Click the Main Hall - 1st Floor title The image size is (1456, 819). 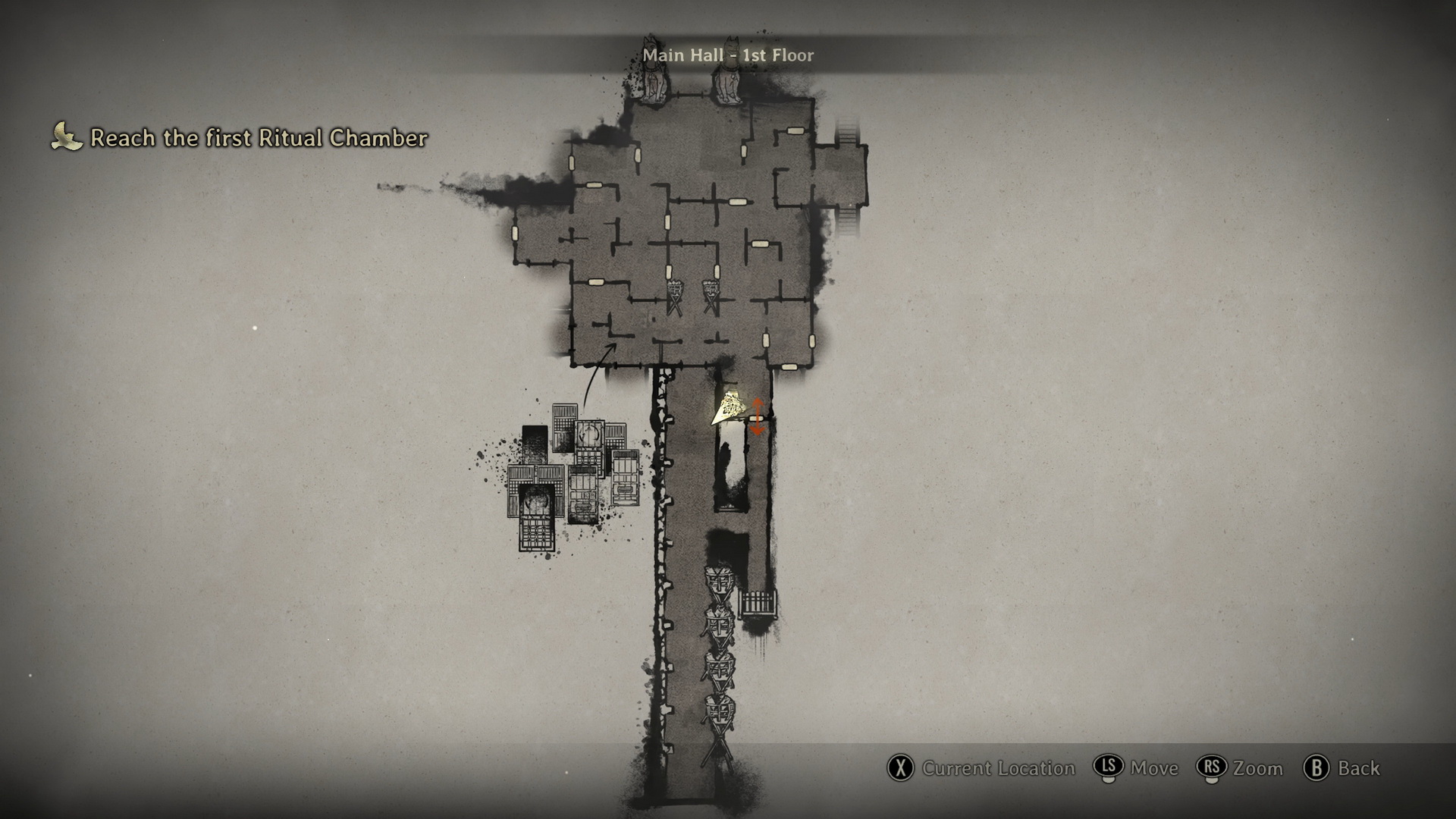pos(728,55)
